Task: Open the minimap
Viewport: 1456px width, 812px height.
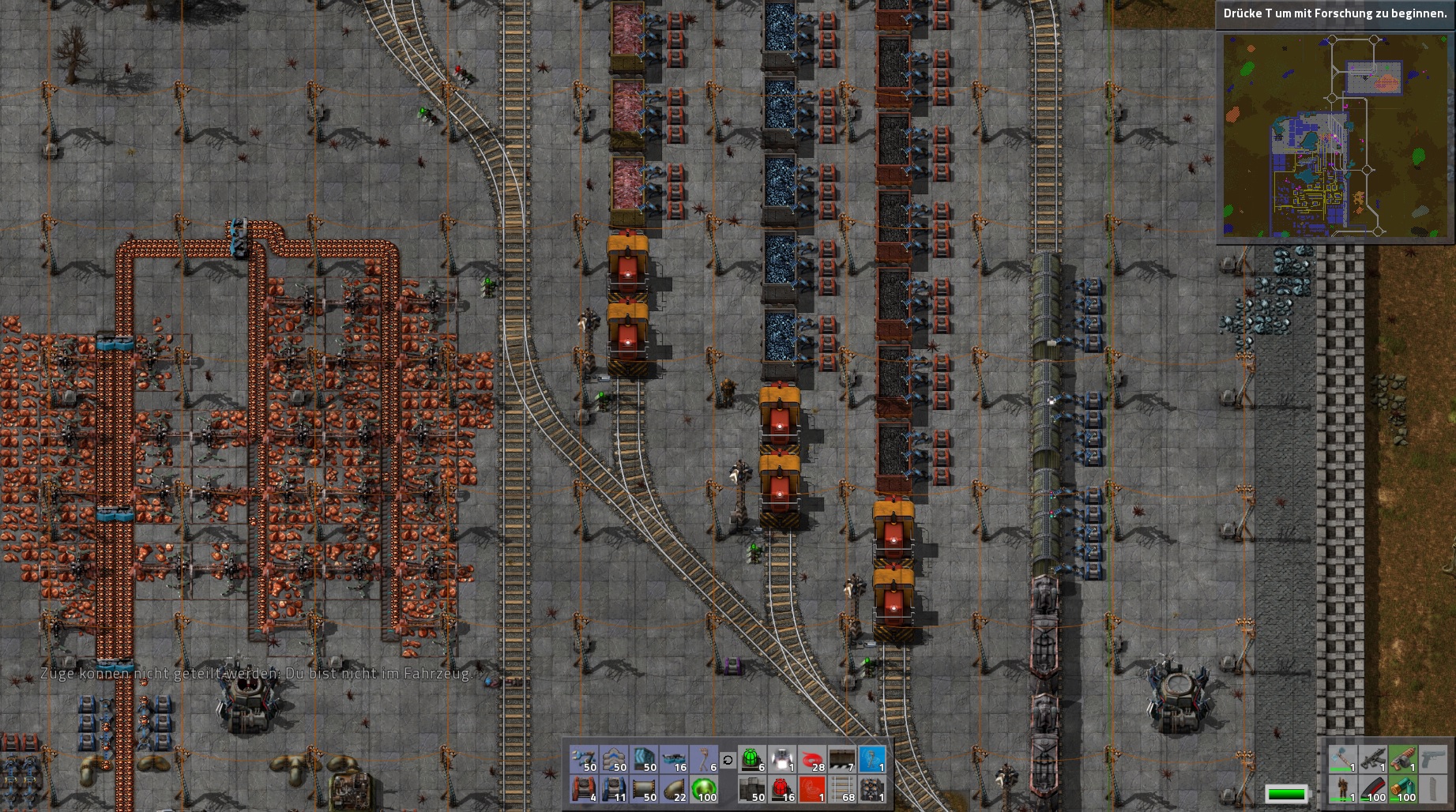Action: [x=1335, y=135]
